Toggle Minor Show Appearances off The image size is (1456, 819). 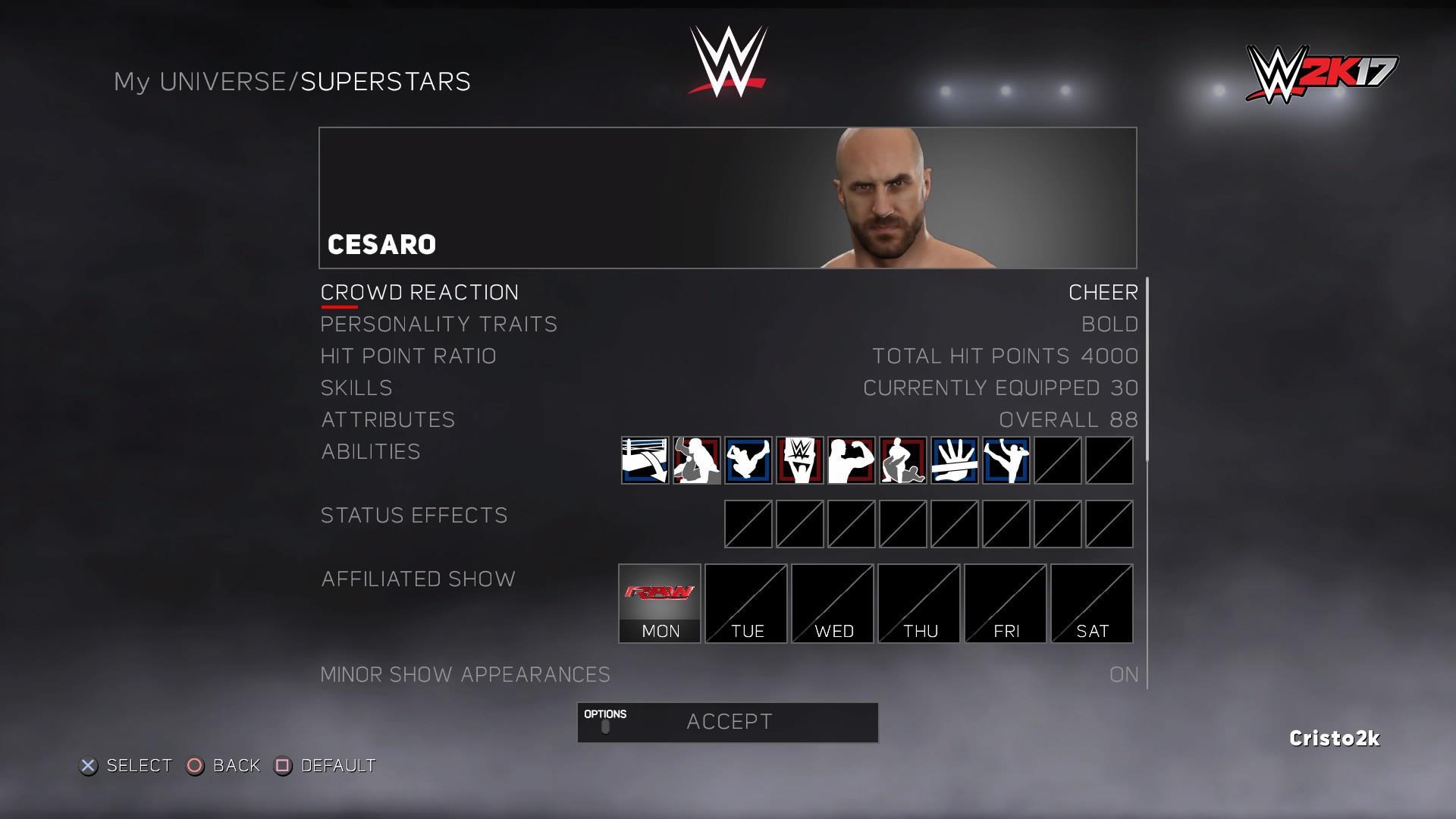point(1123,673)
